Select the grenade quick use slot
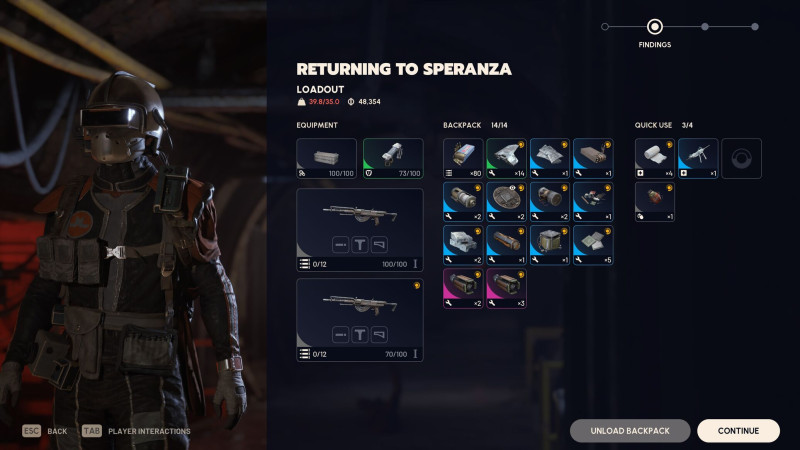800x450 pixels. click(x=654, y=201)
